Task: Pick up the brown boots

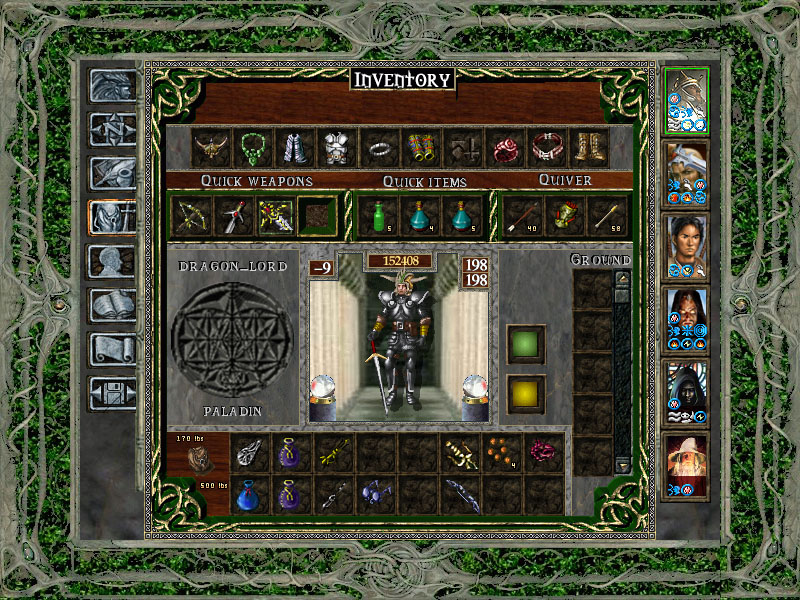Action: (590, 148)
